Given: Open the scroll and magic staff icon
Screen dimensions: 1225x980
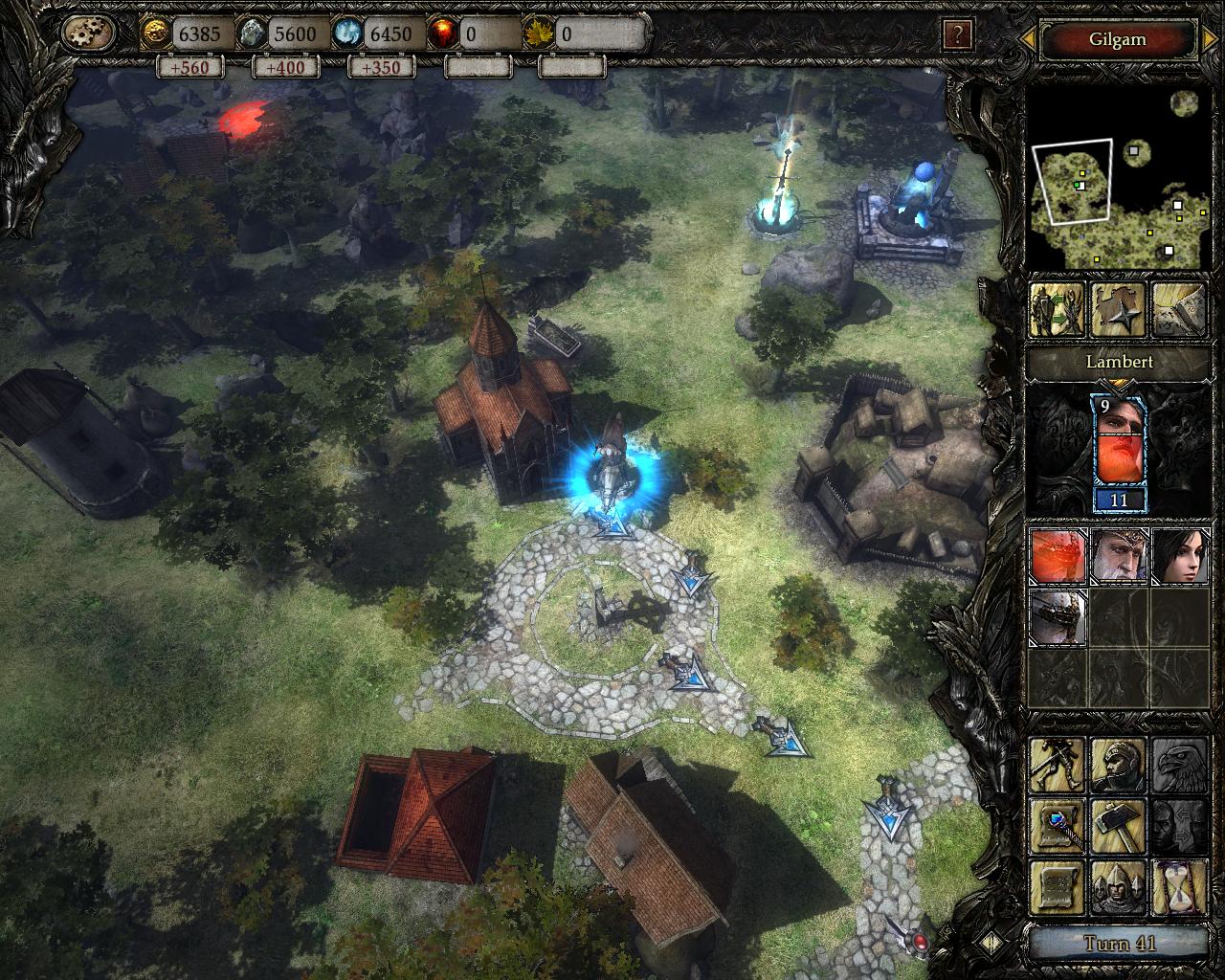Looking at the screenshot, I should click(1058, 825).
